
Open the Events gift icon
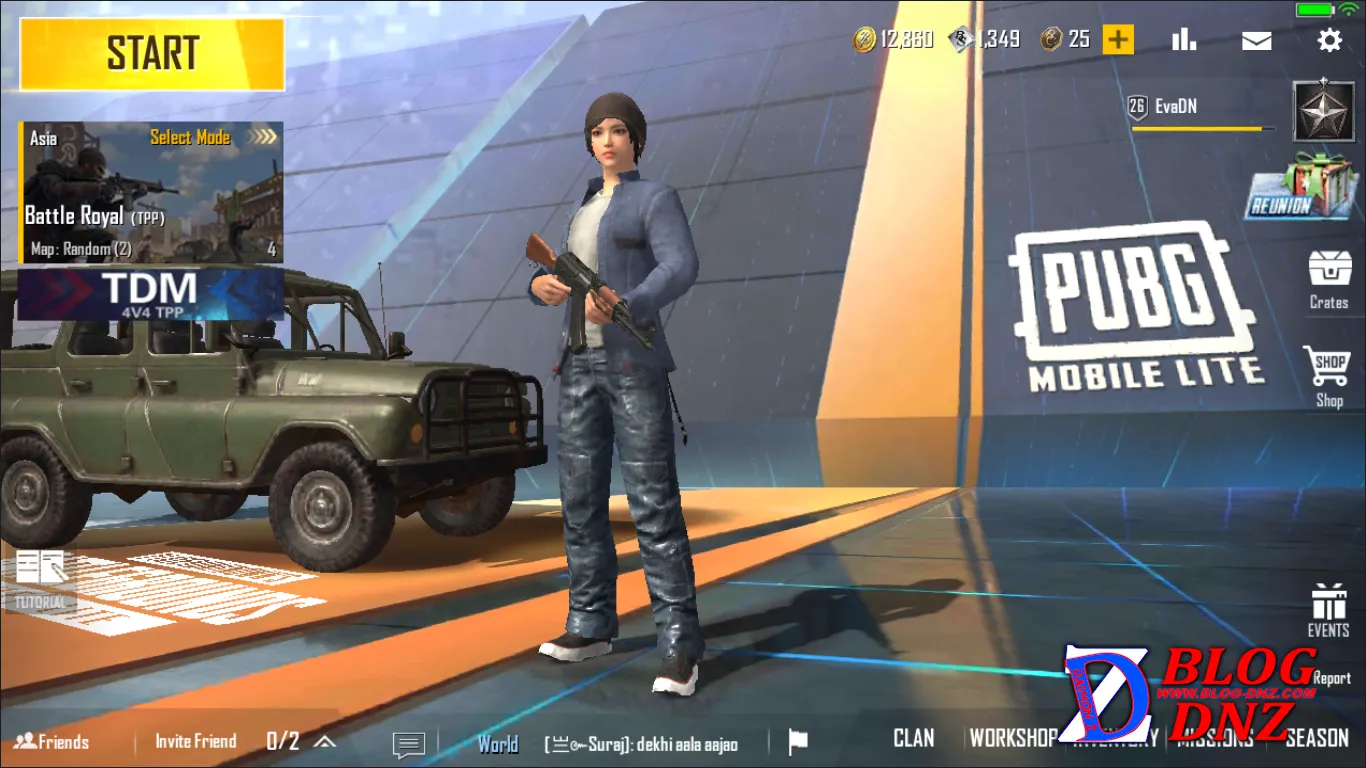pos(1328,609)
